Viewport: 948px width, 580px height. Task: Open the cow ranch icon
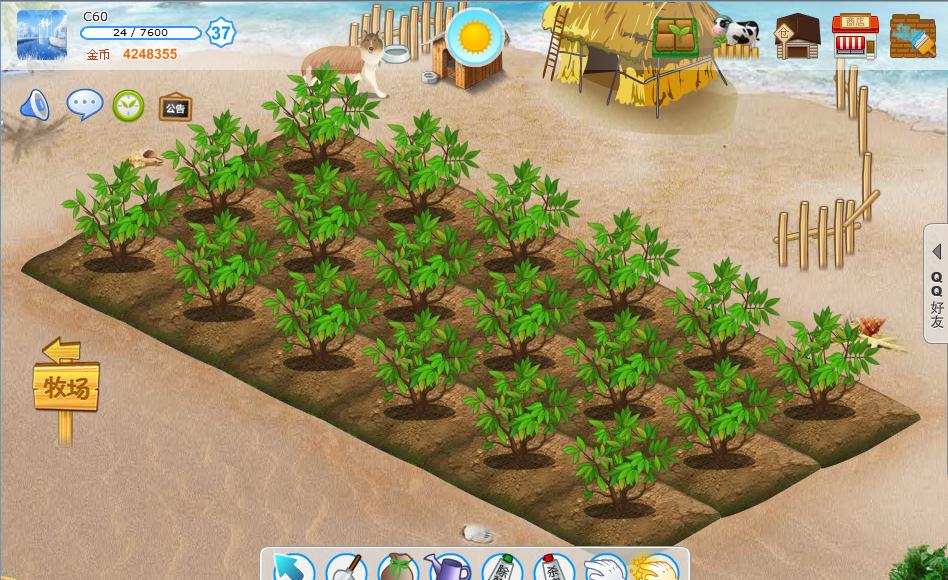737,32
